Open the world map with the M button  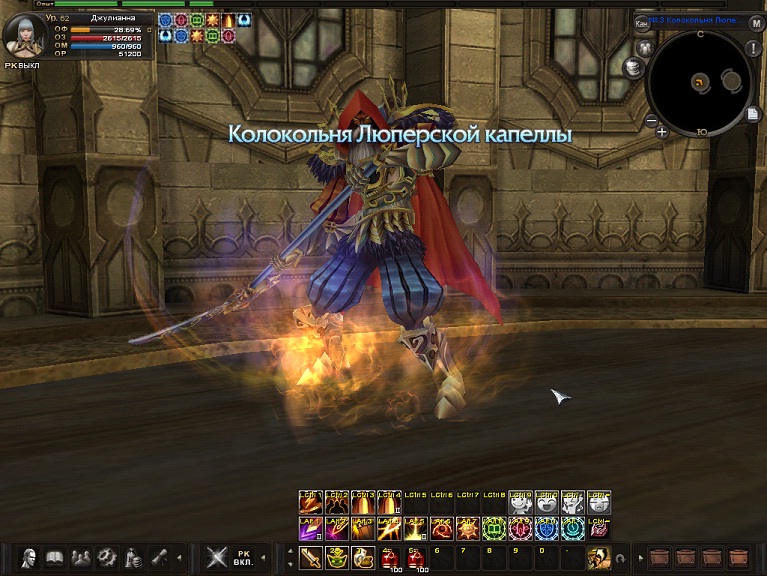[756, 21]
